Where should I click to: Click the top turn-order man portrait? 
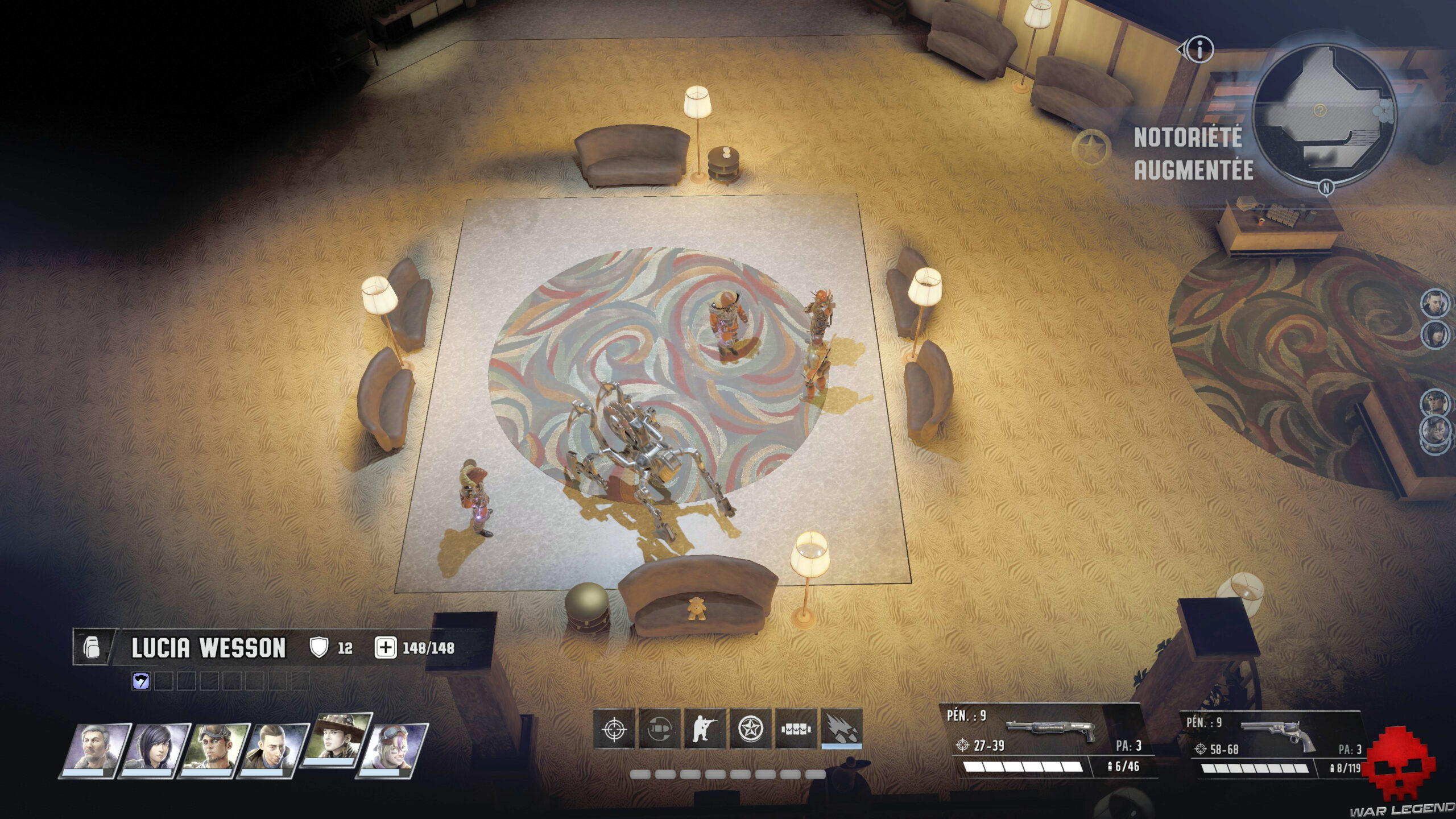pos(1434,303)
